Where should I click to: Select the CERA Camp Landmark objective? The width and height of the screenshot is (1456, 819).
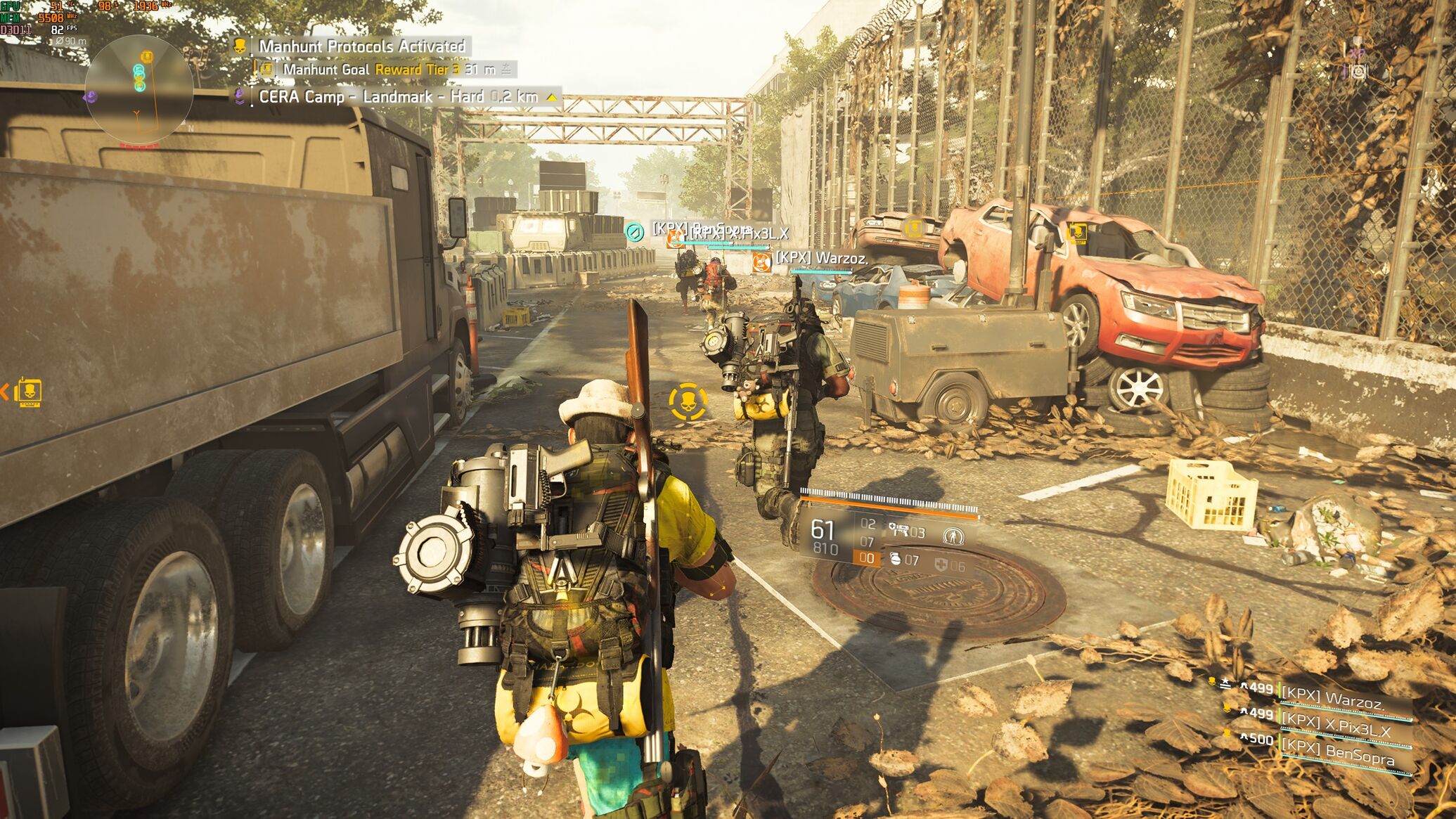point(398,97)
